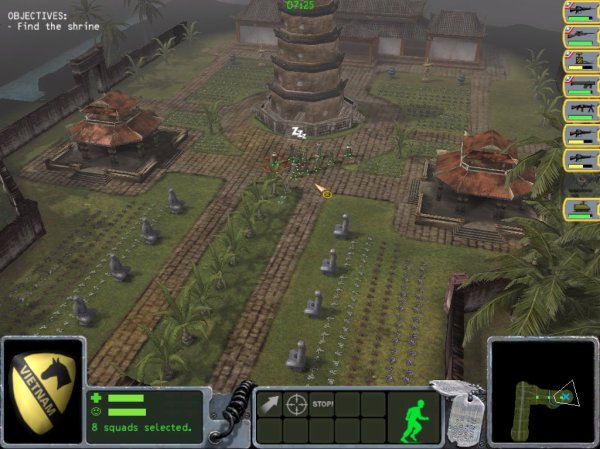Toggle the green running soldier stance
Viewport: 600px width, 449px height.
click(412, 417)
